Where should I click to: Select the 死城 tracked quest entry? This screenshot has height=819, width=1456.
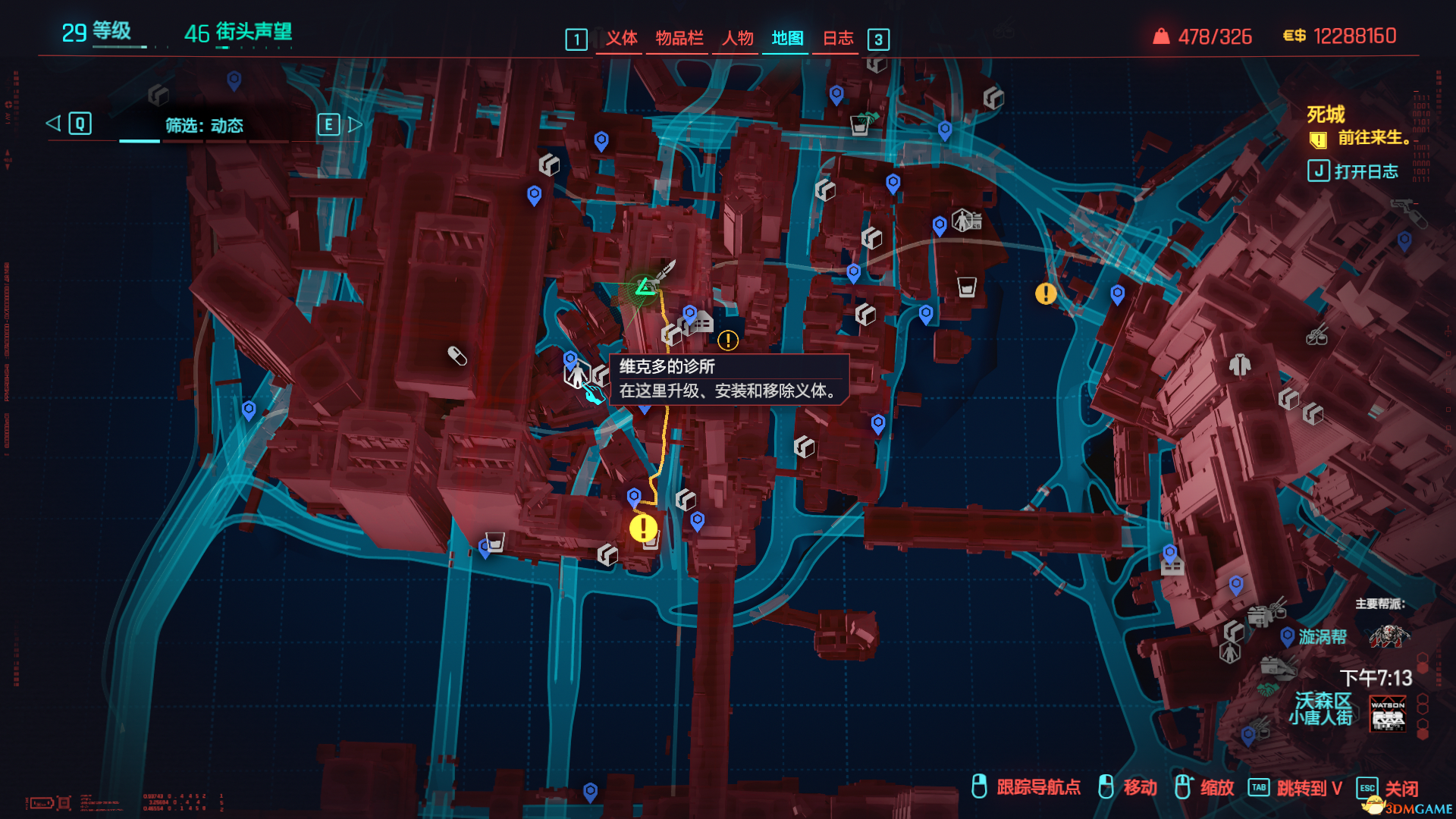(x=1325, y=115)
